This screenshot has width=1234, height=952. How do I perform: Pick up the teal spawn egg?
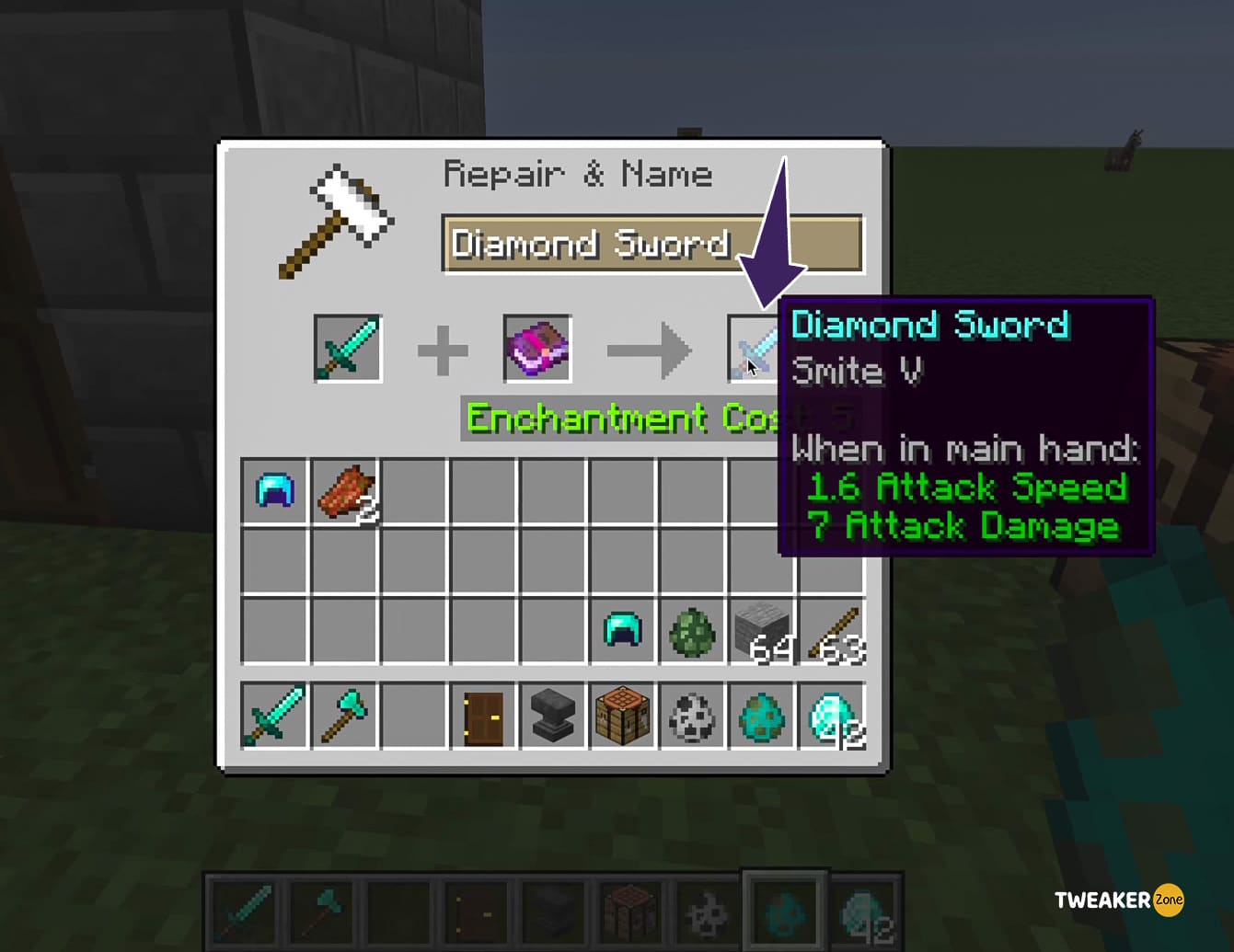[761, 717]
